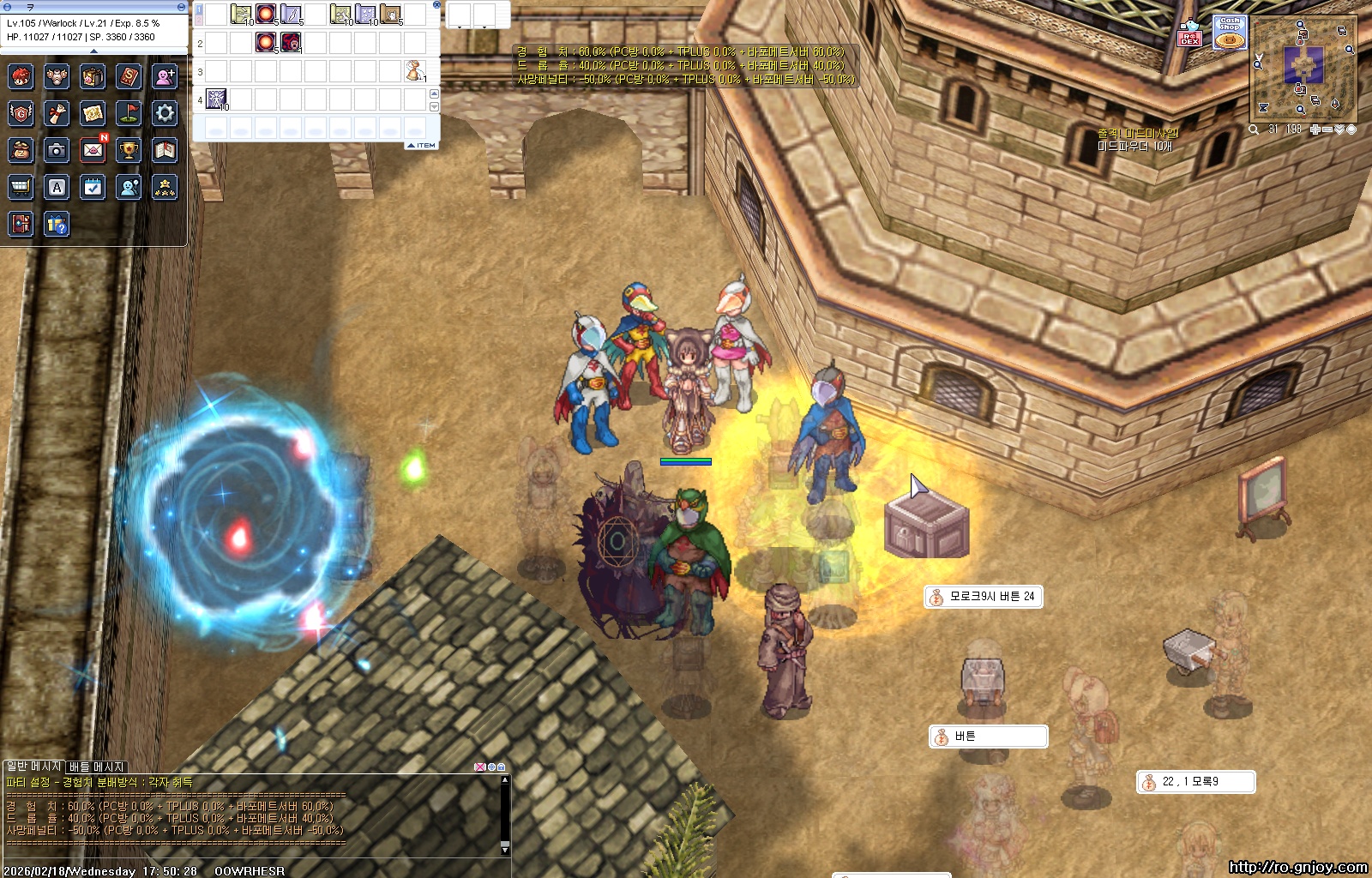
Task: Close the hotkey bar with X button
Action: (436, 4)
